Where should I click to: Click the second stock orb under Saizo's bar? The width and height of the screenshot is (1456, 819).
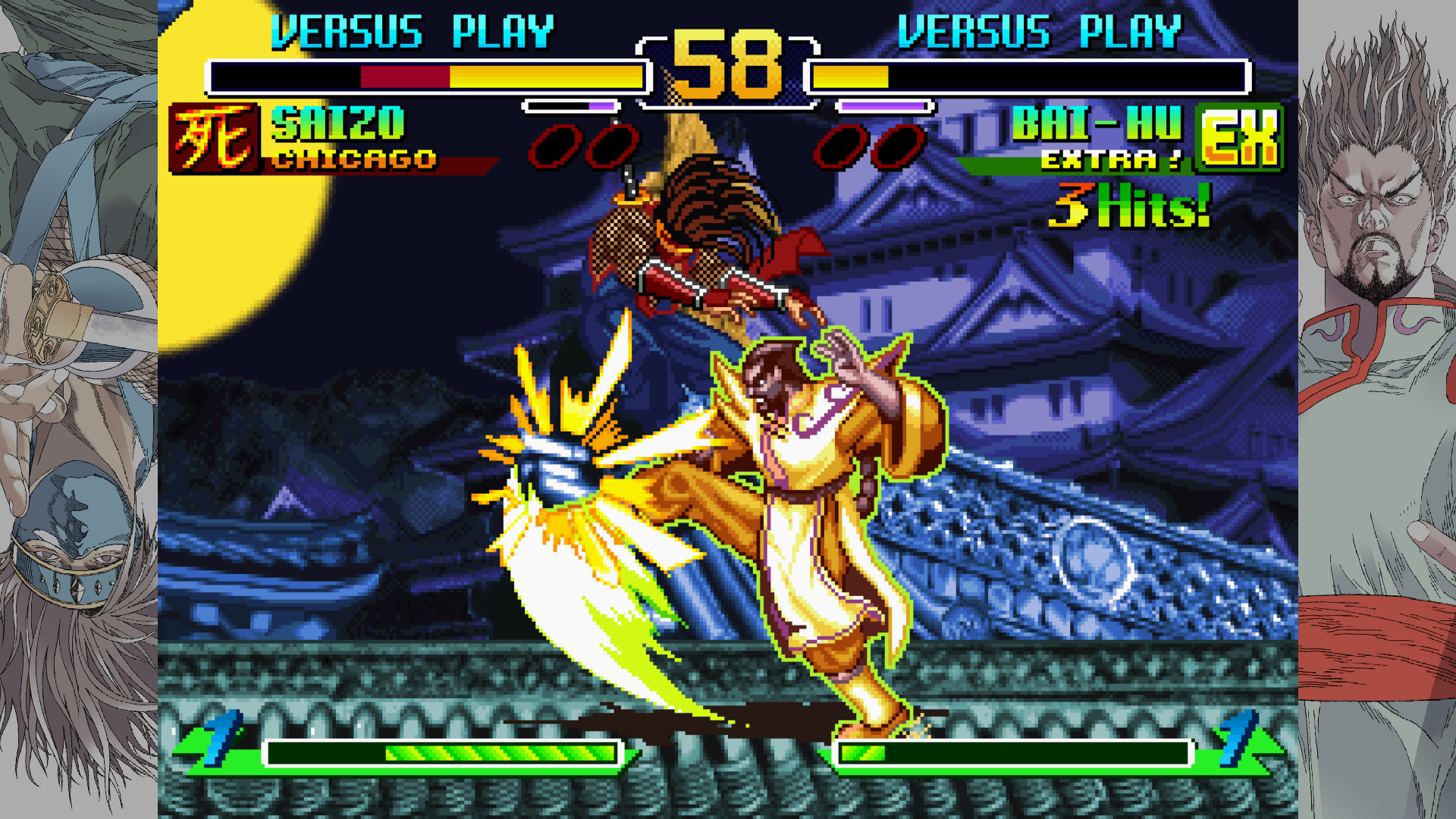point(611,144)
